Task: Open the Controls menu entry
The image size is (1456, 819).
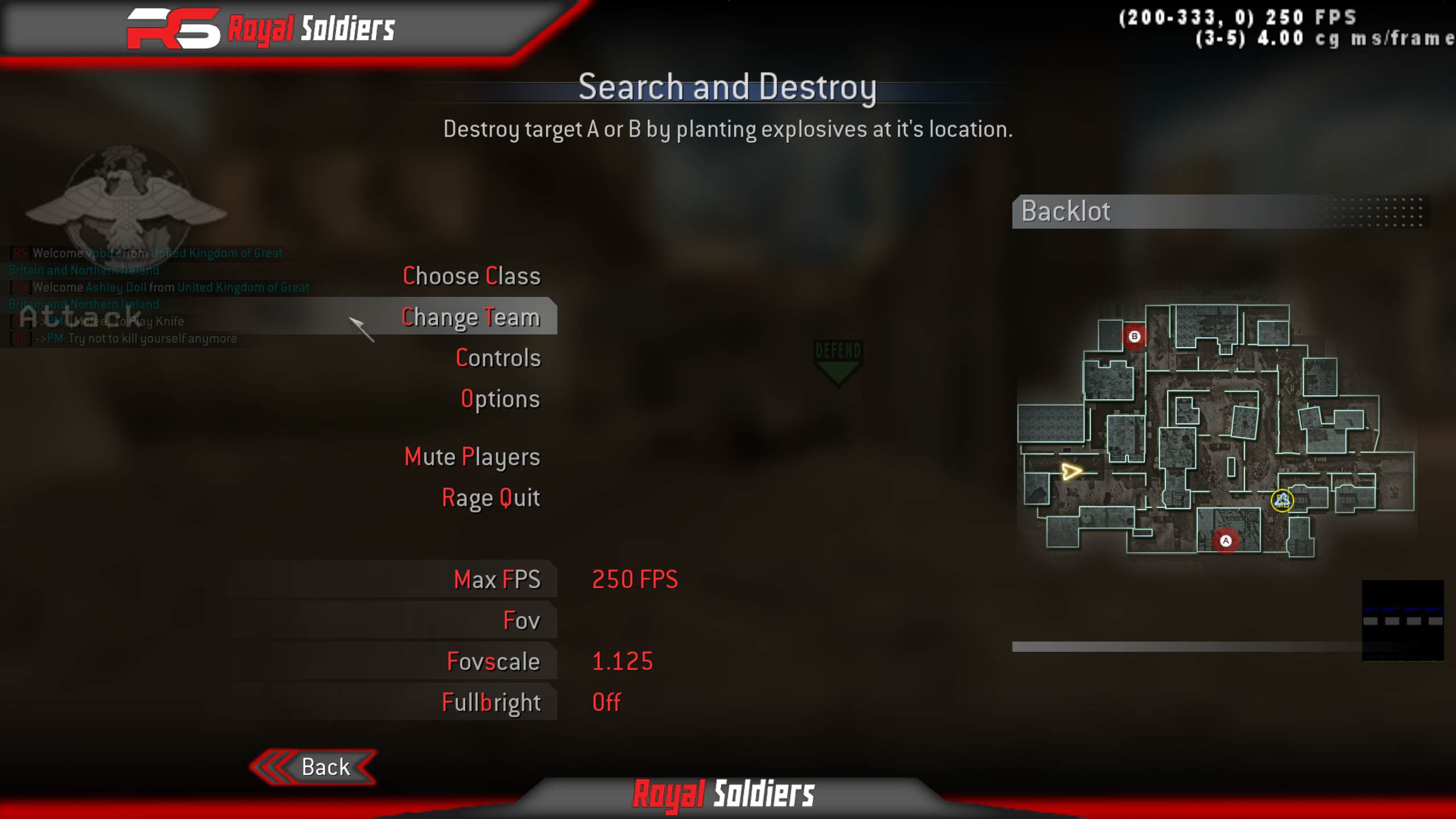Action: pyautogui.click(x=498, y=358)
